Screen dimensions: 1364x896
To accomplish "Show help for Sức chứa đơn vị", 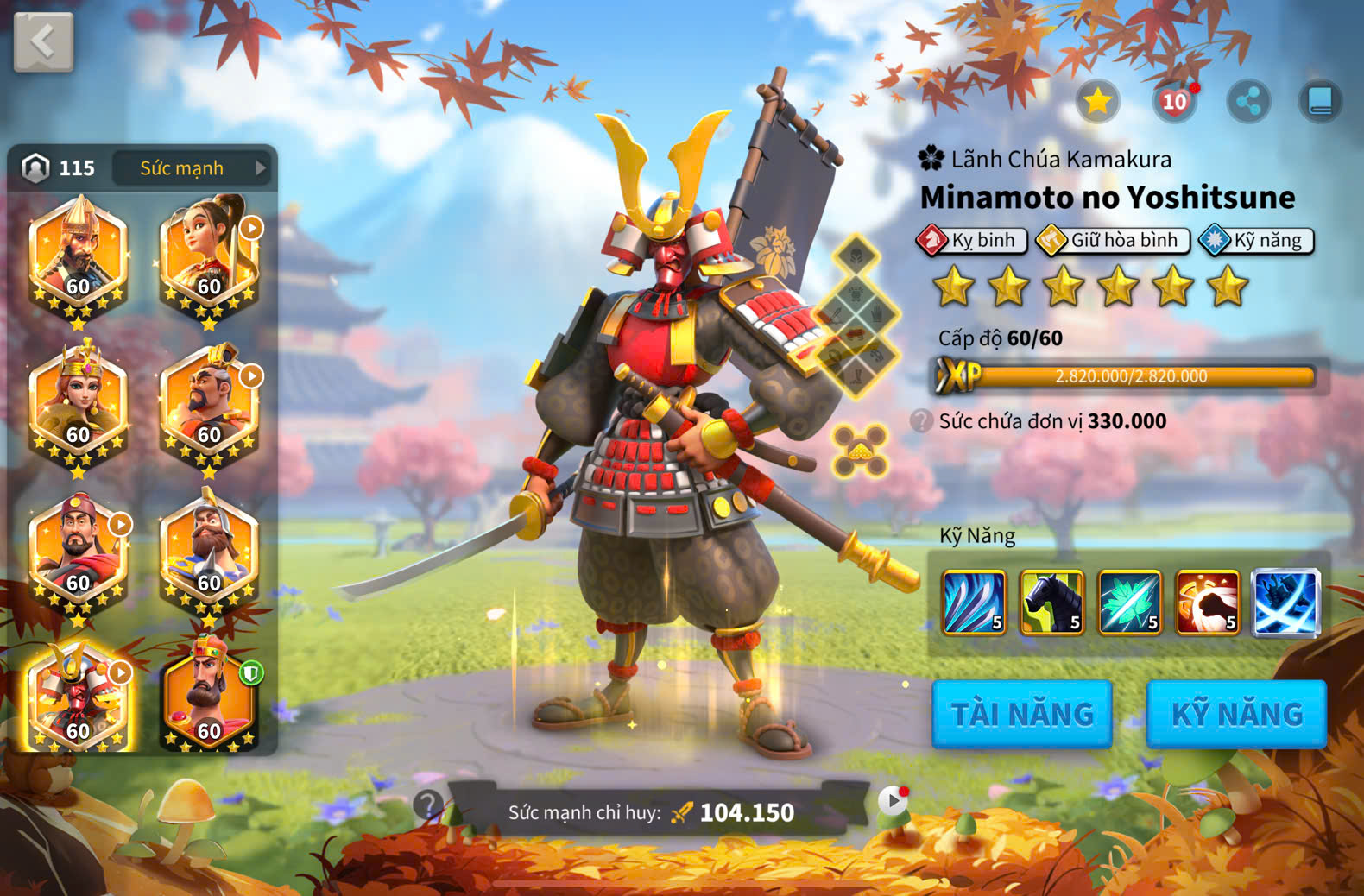I will pos(921,421).
